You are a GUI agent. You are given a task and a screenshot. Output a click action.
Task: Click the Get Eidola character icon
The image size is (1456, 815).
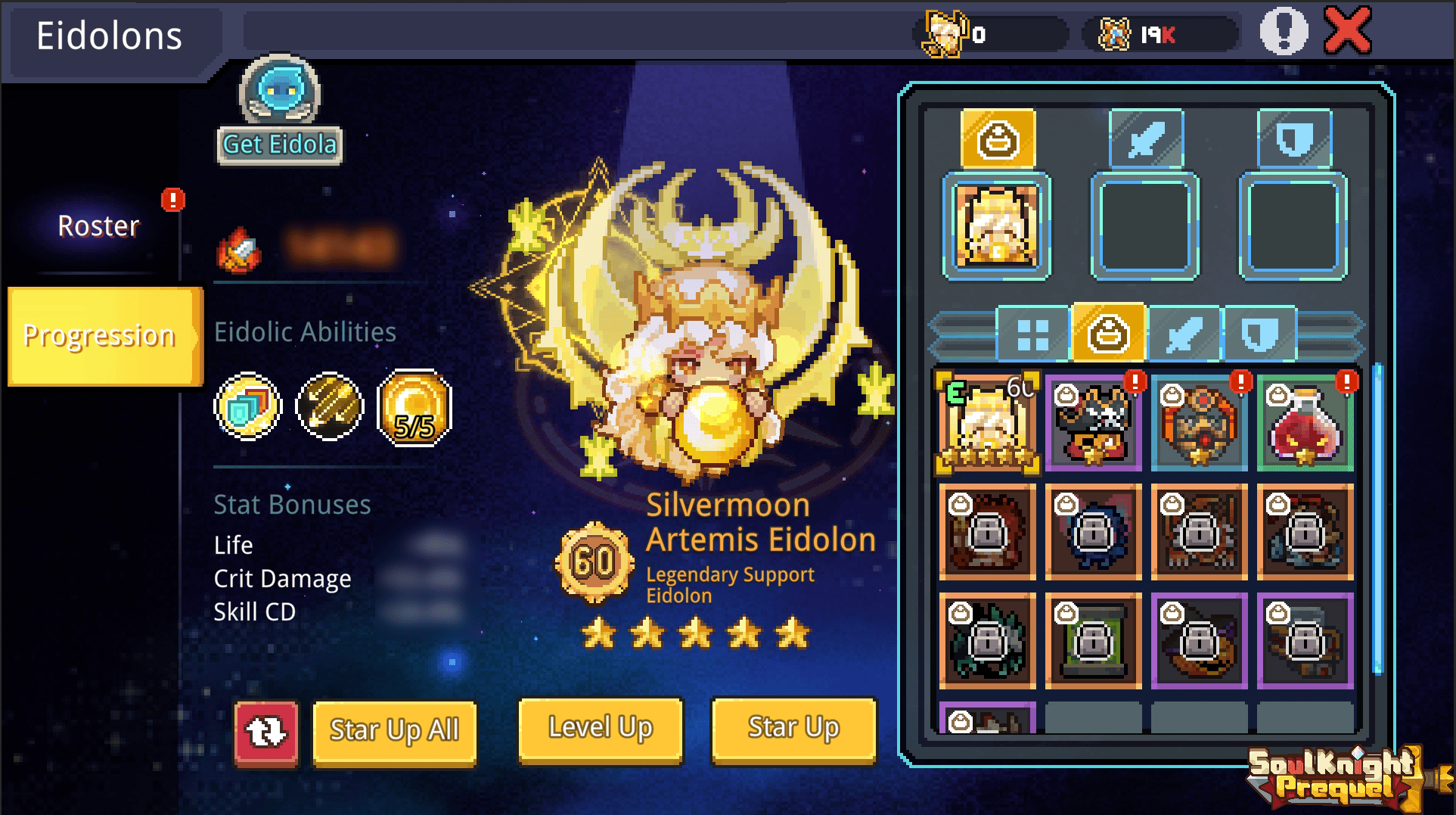click(280, 95)
